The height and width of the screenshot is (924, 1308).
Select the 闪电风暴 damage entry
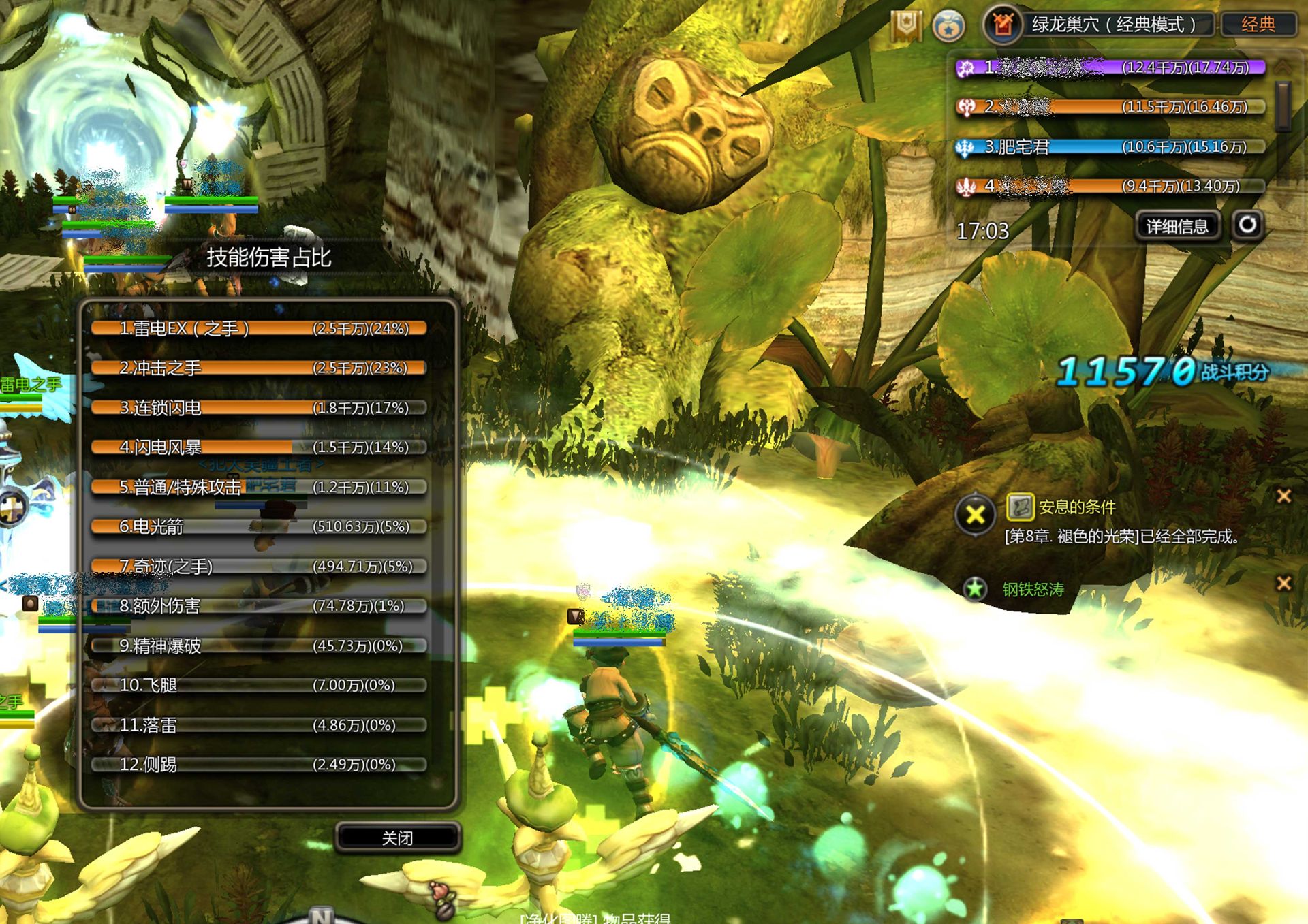click(259, 447)
